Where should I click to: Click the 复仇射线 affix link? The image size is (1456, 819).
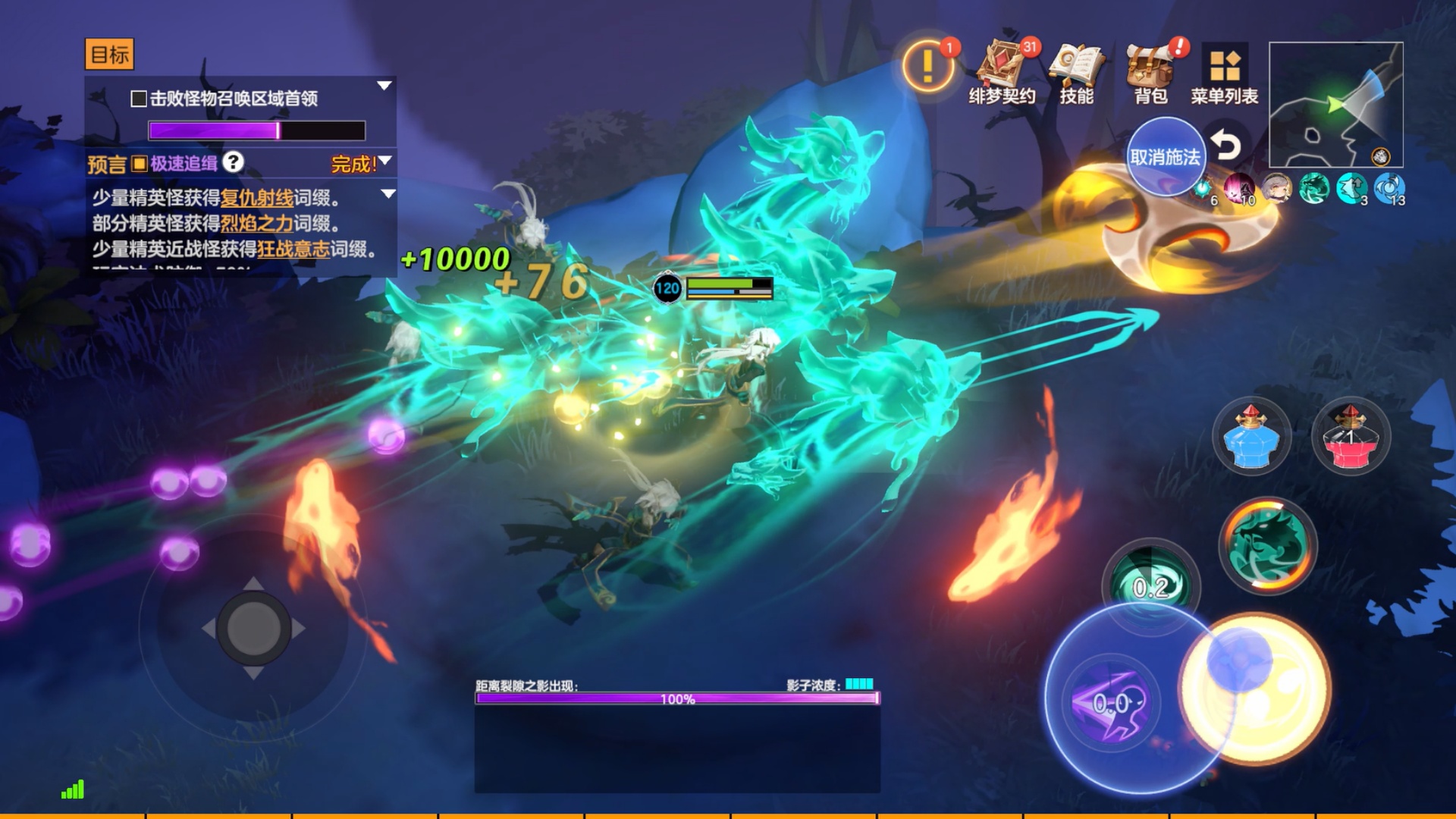[256, 198]
